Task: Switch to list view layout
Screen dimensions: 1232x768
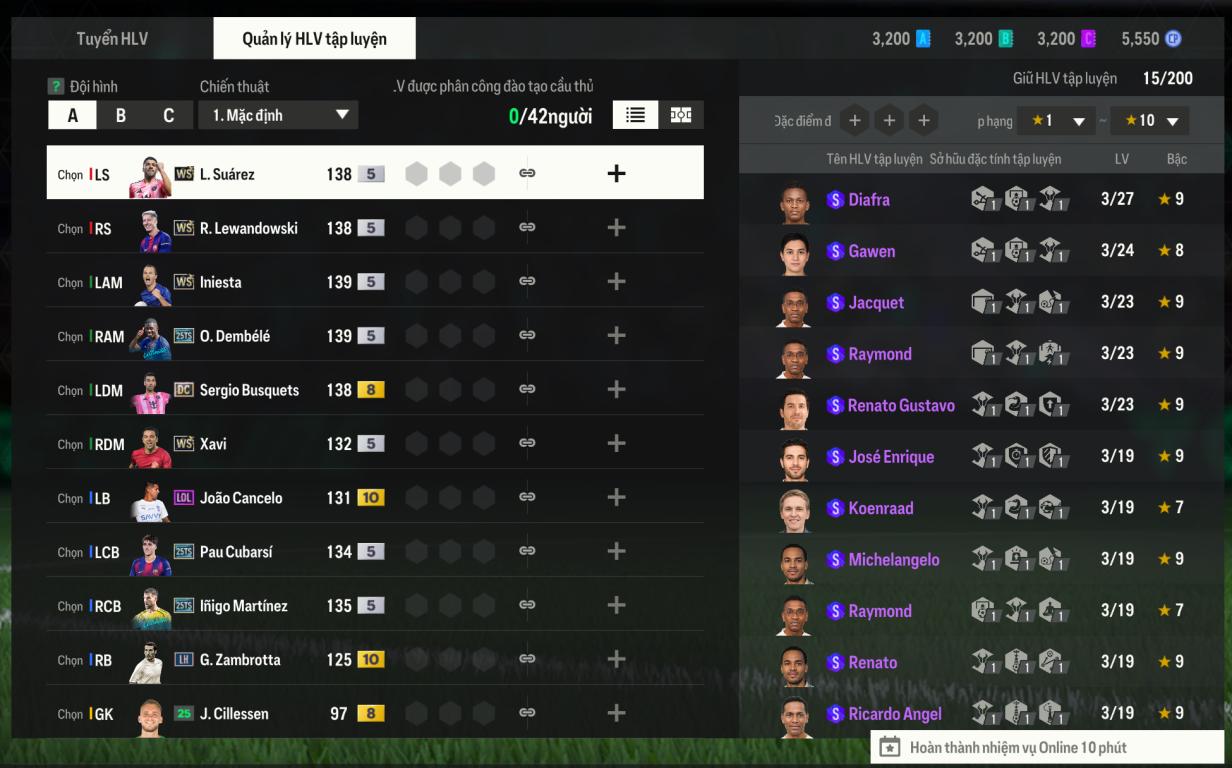Action: [x=635, y=115]
